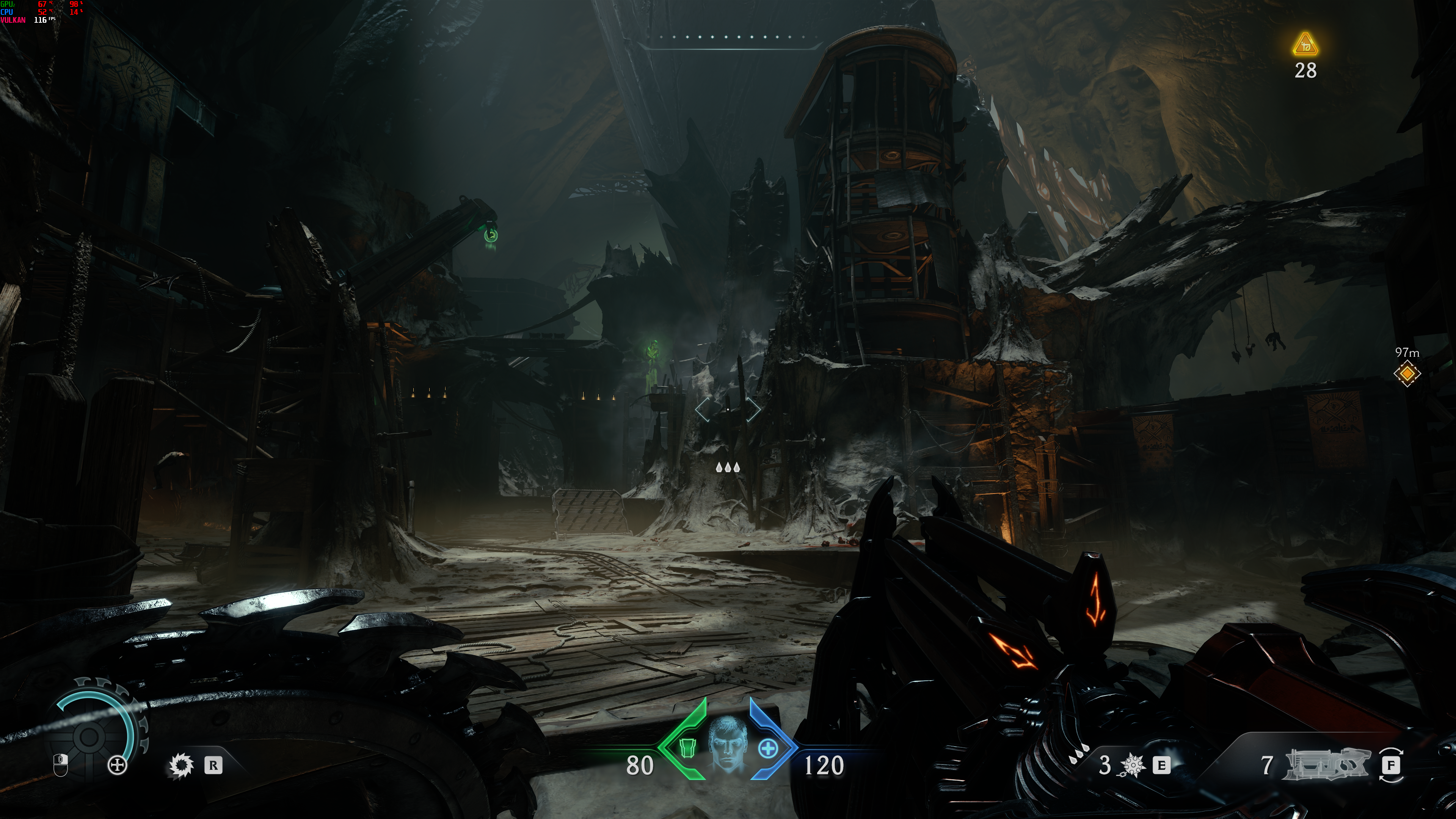Click the weapon swap arrows icon

point(1391,765)
